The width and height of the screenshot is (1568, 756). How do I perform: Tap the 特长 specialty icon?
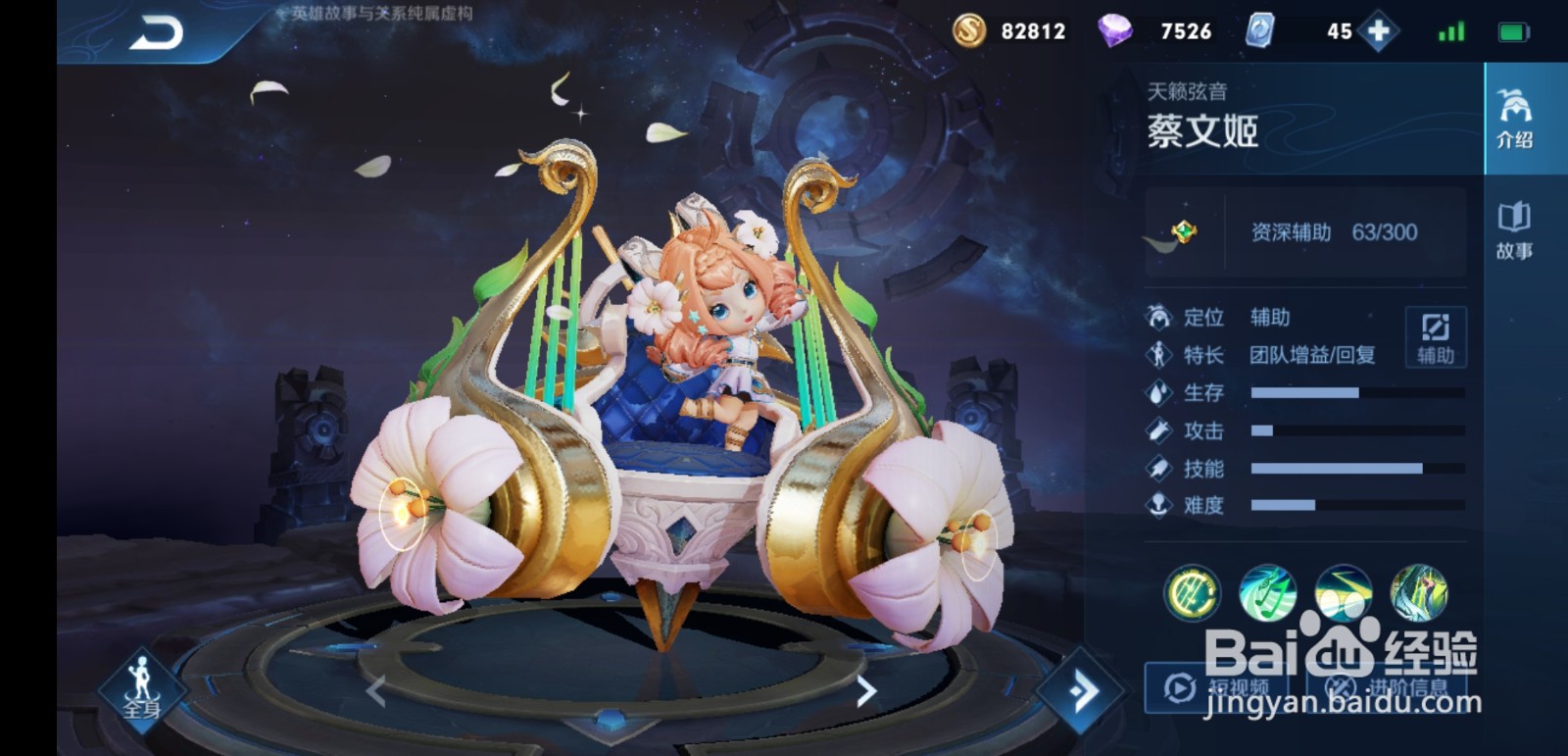(1159, 354)
